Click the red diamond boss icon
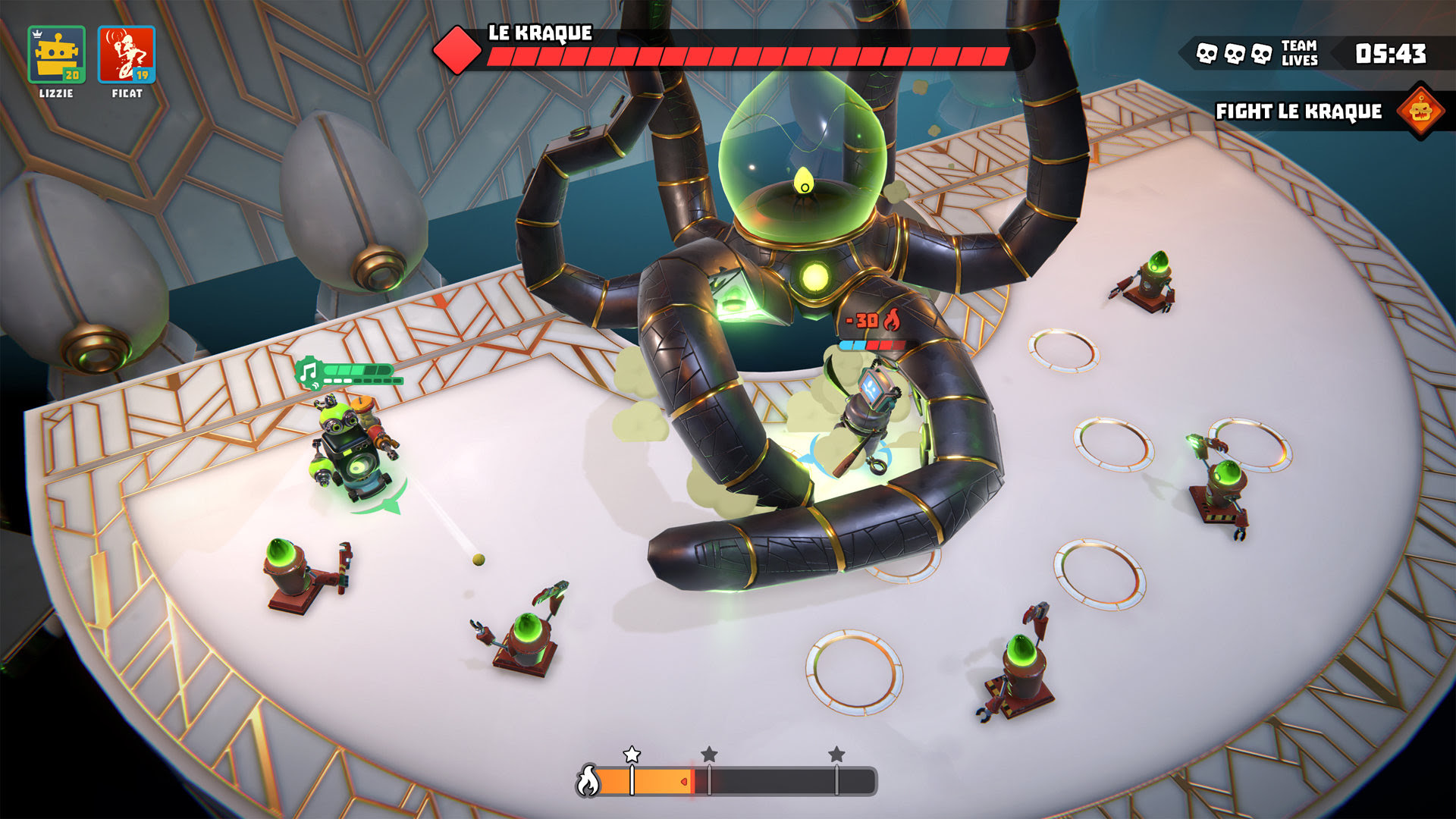Viewport: 1456px width, 819px height. point(457,50)
